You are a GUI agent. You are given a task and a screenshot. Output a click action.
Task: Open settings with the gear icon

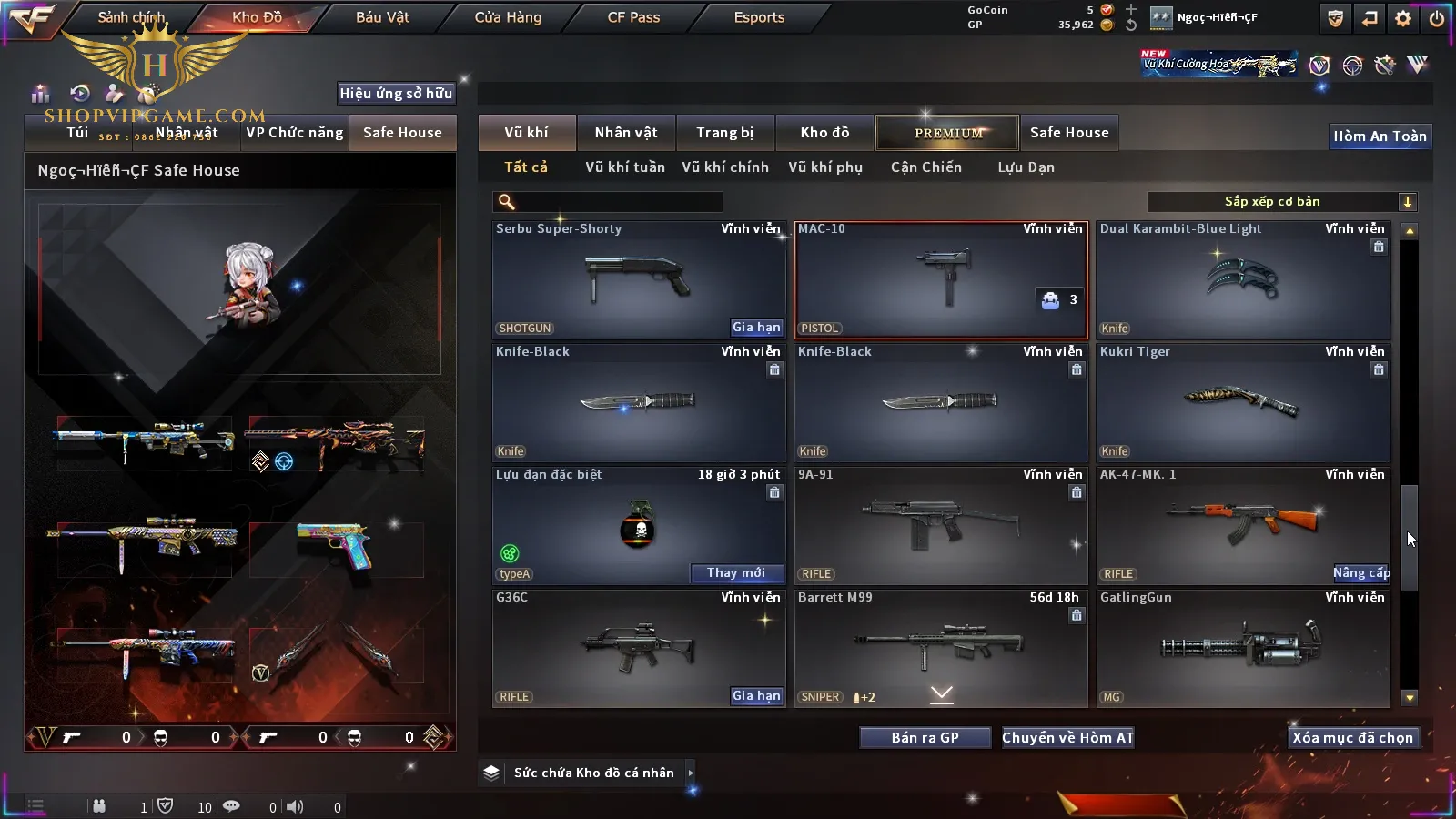tap(1403, 18)
